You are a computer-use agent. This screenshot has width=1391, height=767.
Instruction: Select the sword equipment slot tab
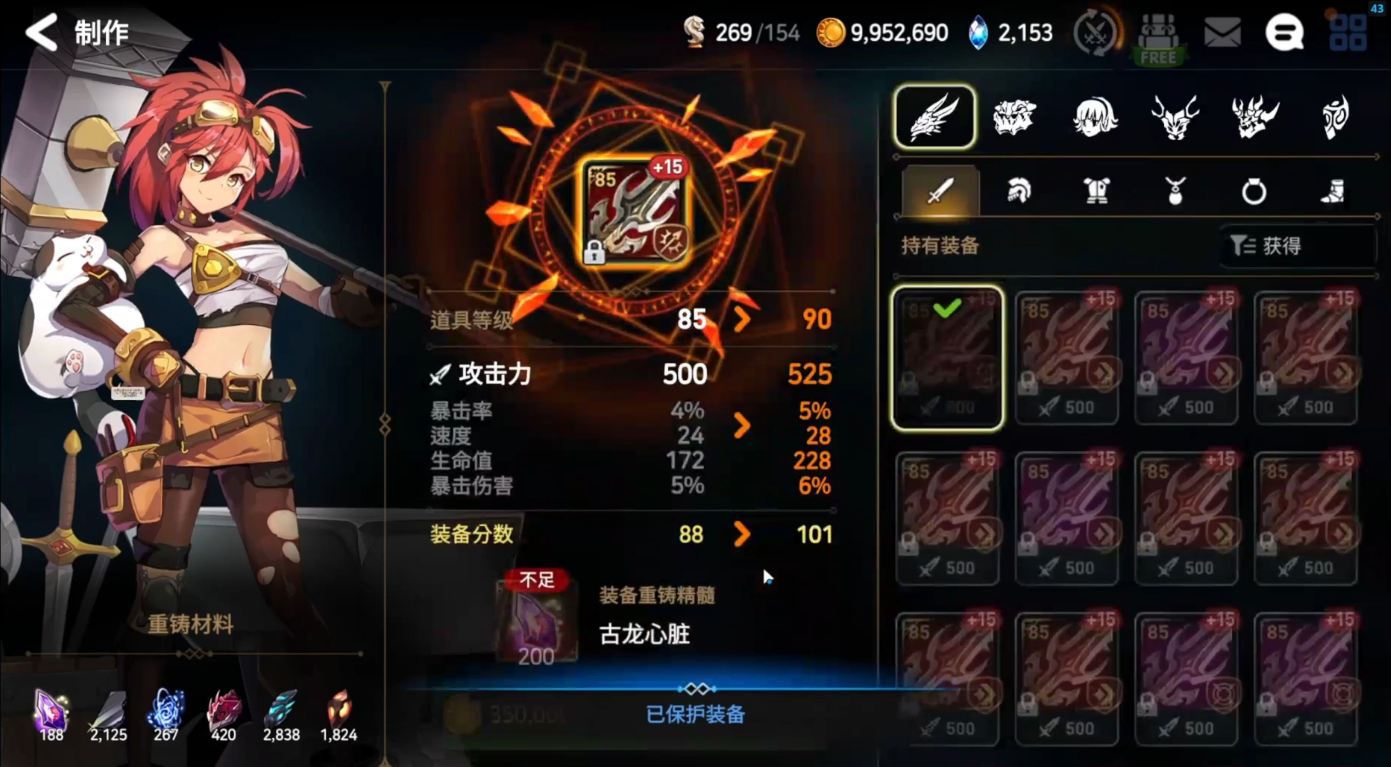pyautogui.click(x=937, y=191)
